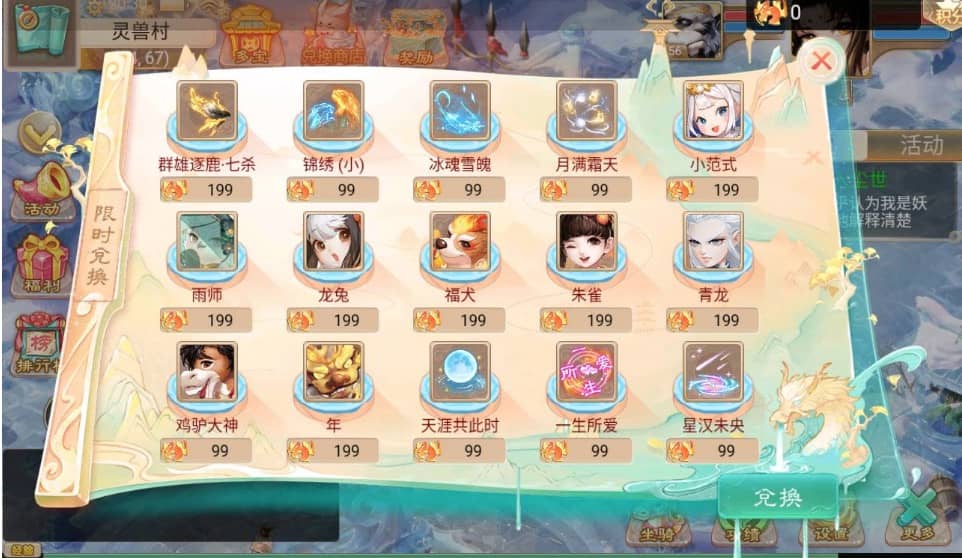
Task: Select the 朱雀 portrait
Action: pos(587,241)
